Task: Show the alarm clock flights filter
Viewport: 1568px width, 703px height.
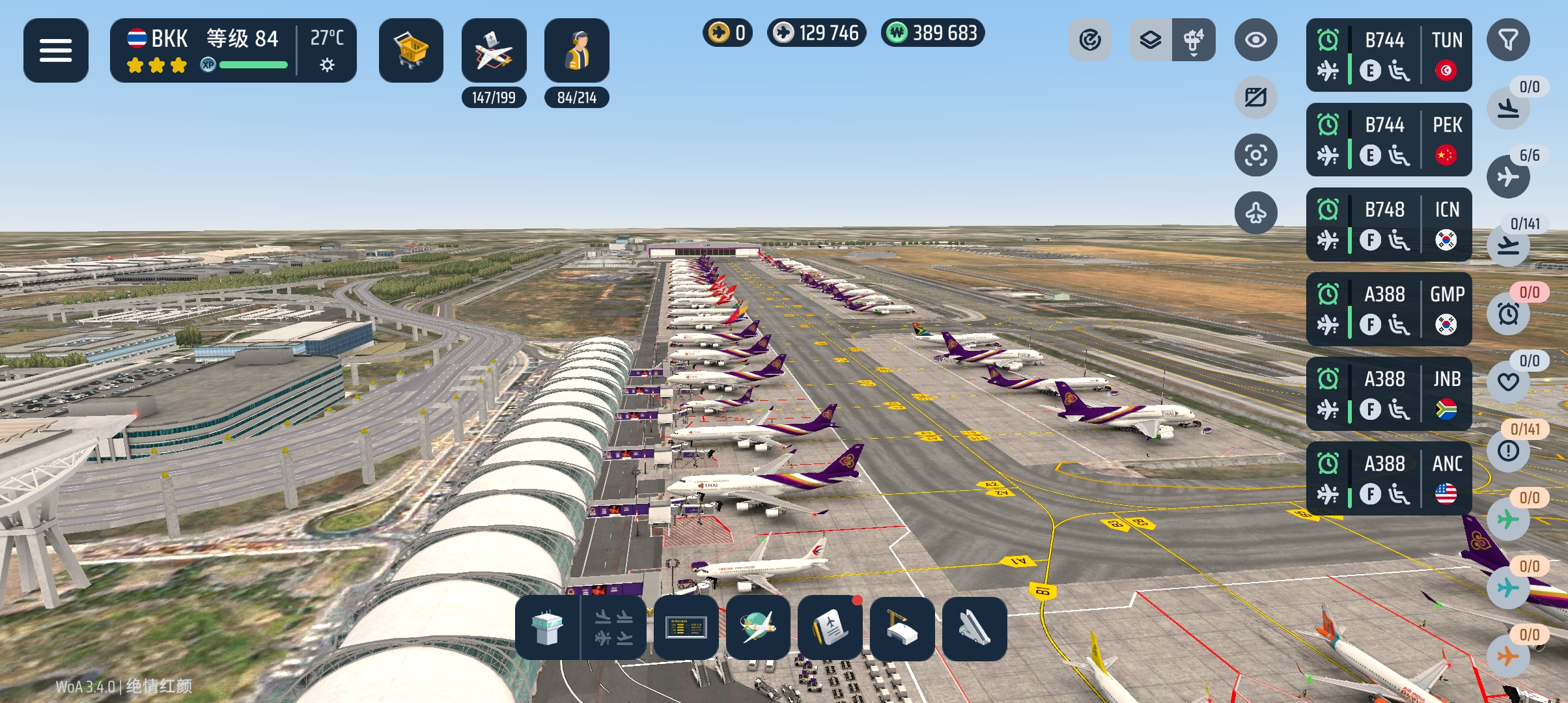Action: [1508, 314]
